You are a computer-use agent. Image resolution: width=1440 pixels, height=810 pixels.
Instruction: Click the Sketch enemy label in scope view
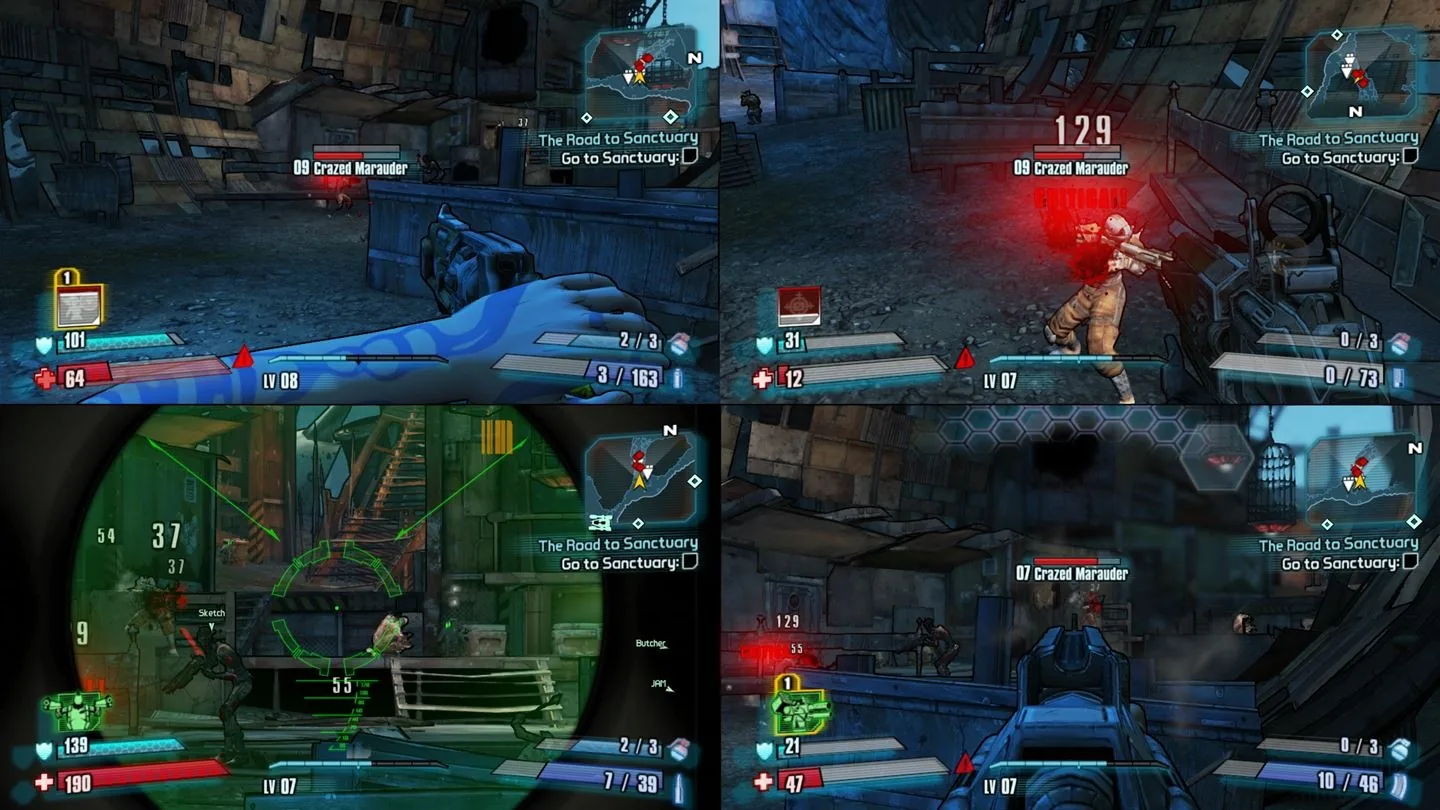(x=212, y=612)
